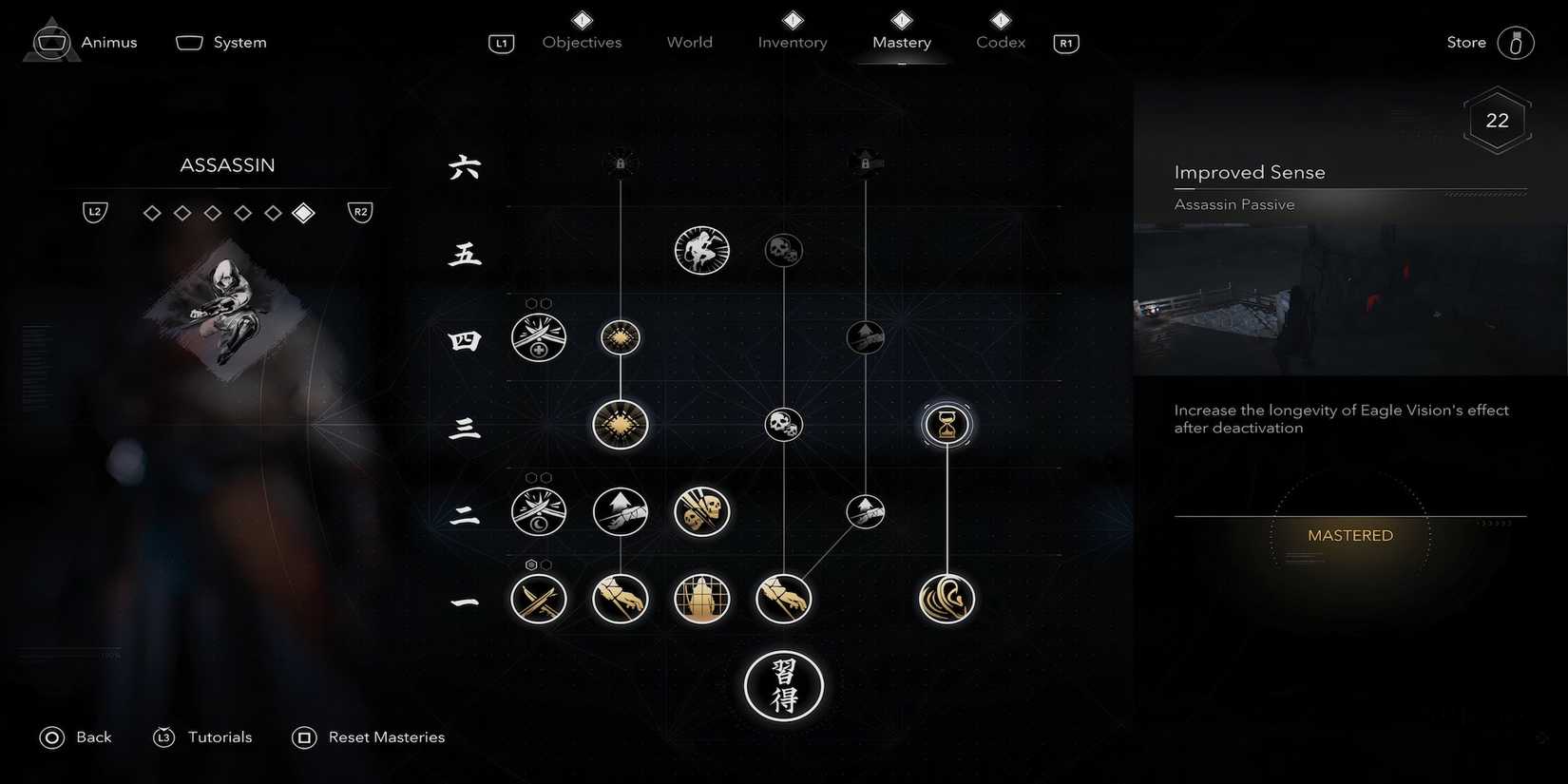Viewport: 1568px width, 784px height.
Task: Select the netted figure skill in row one
Action: click(x=701, y=599)
